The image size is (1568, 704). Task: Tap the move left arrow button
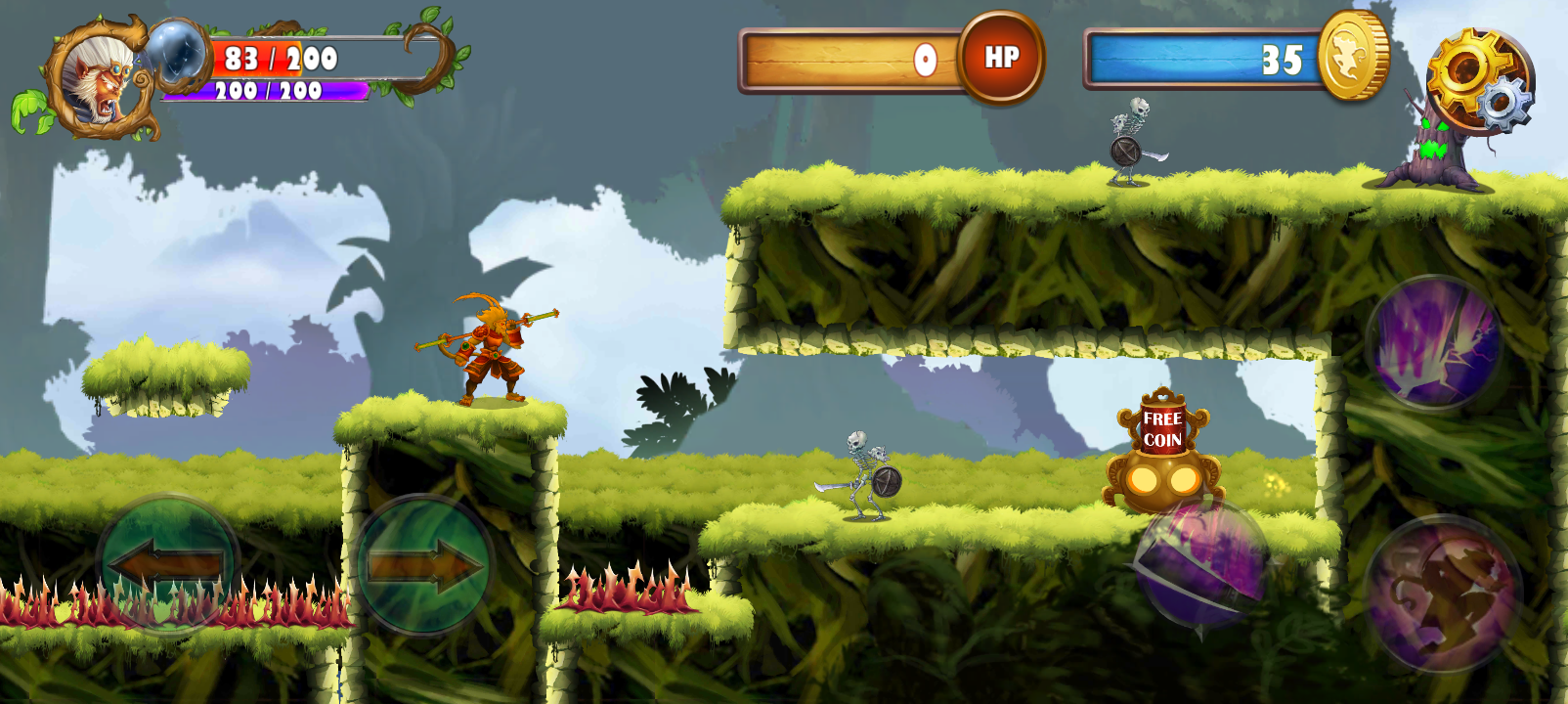[168, 565]
